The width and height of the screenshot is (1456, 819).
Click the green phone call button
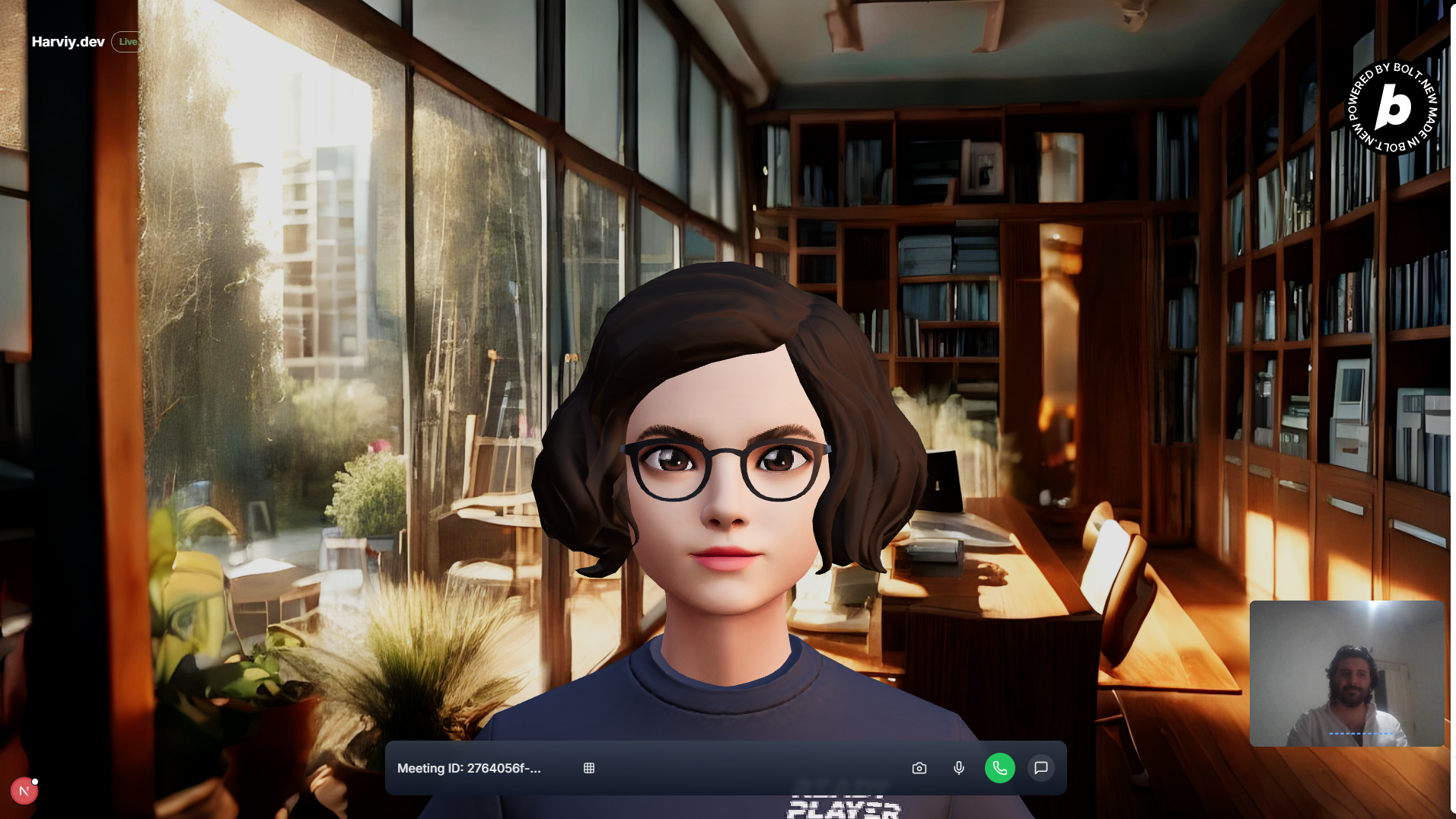[x=999, y=768]
